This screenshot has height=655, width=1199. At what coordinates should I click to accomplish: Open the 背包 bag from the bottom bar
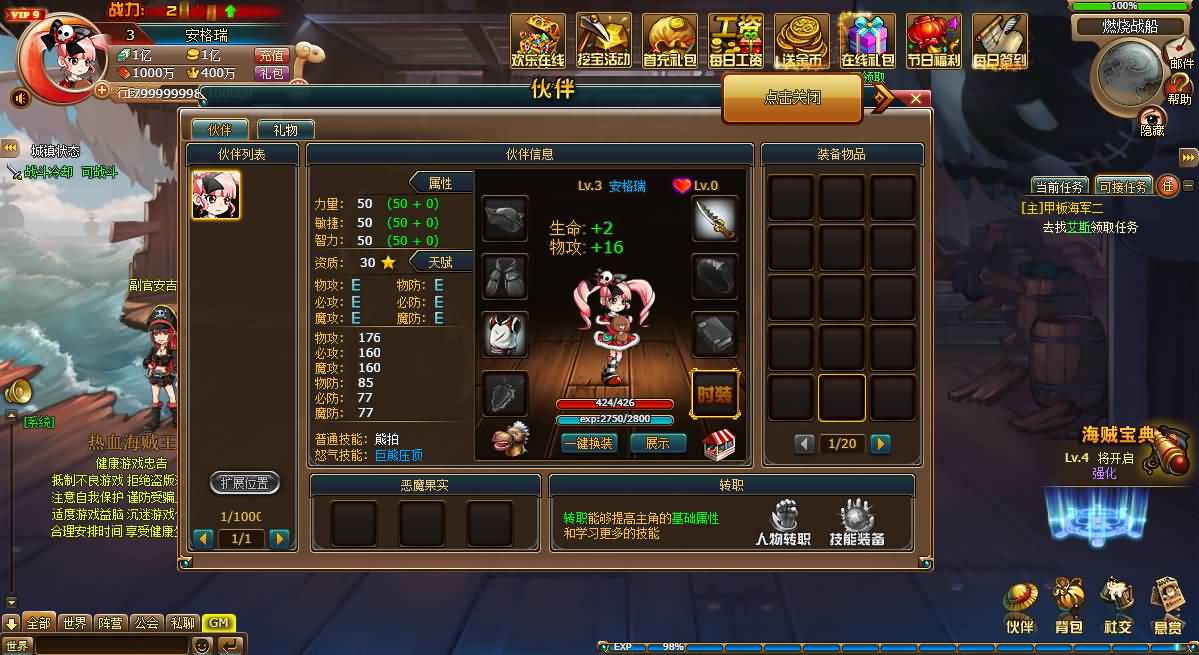click(x=1068, y=606)
